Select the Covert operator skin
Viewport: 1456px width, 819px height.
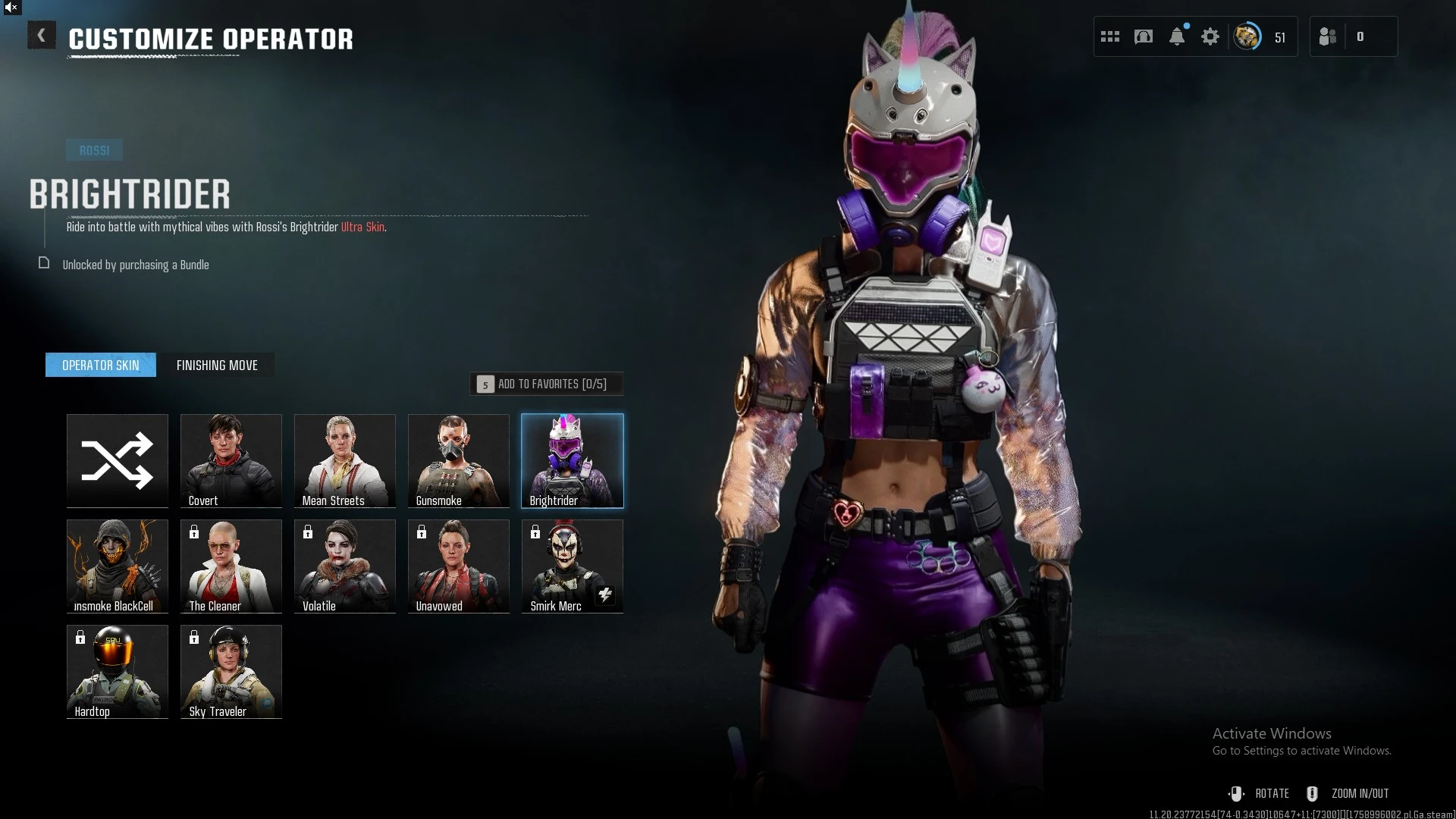pyautogui.click(x=231, y=460)
